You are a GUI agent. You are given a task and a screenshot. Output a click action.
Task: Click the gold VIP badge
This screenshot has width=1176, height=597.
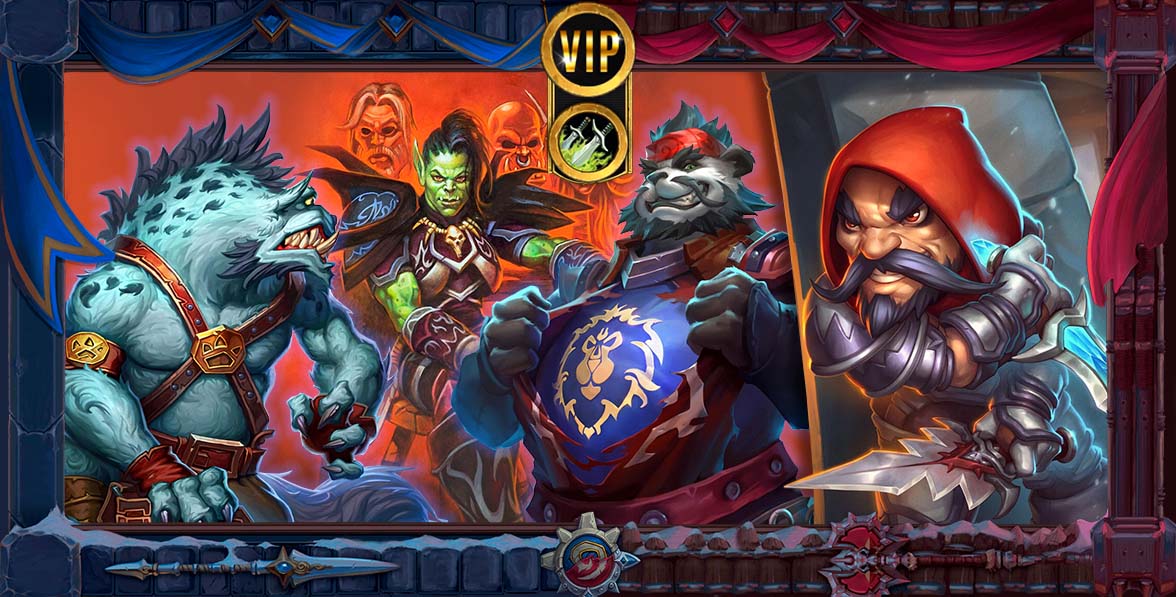point(588,45)
